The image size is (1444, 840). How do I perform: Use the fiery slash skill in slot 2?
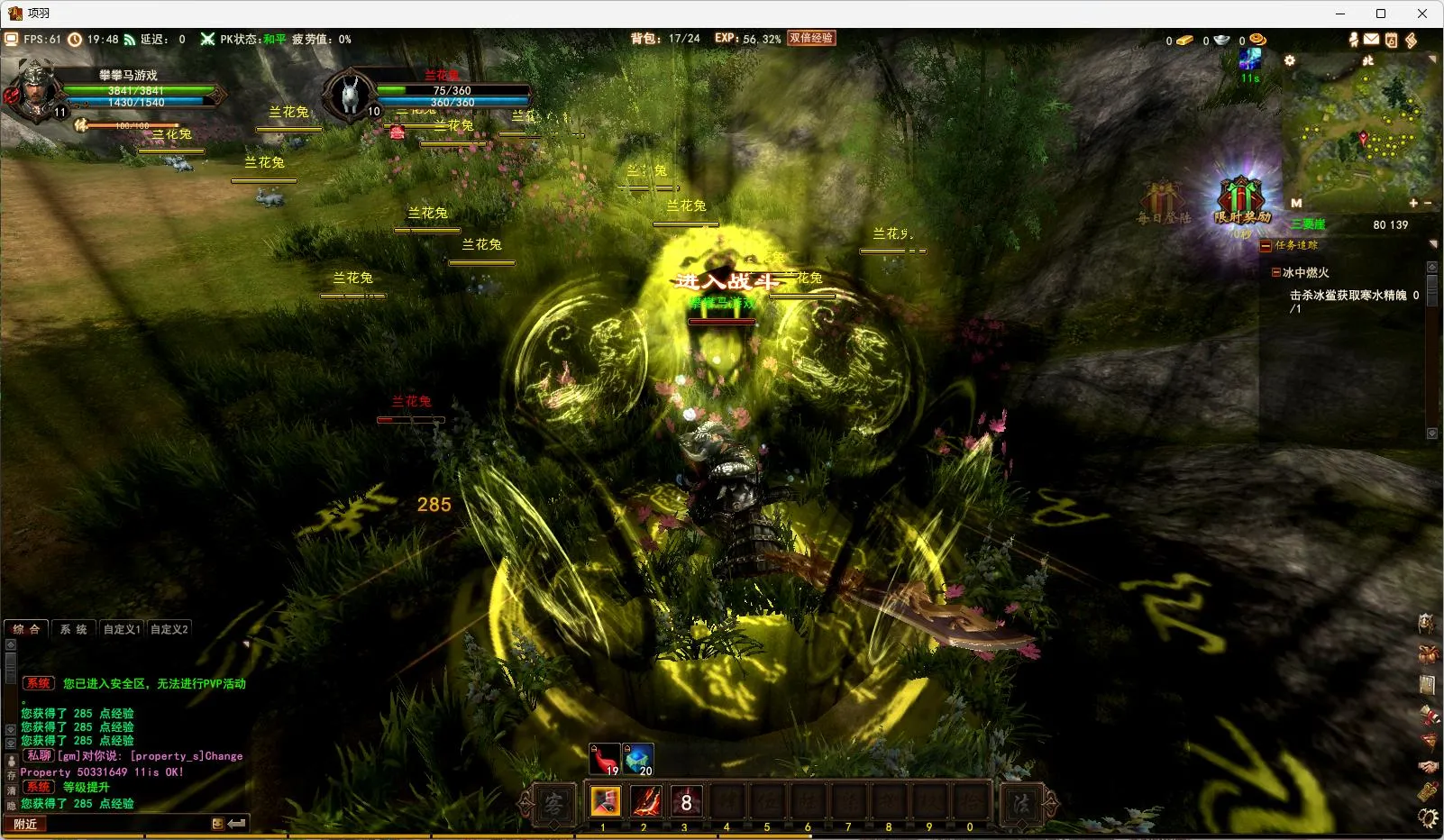[x=645, y=801]
